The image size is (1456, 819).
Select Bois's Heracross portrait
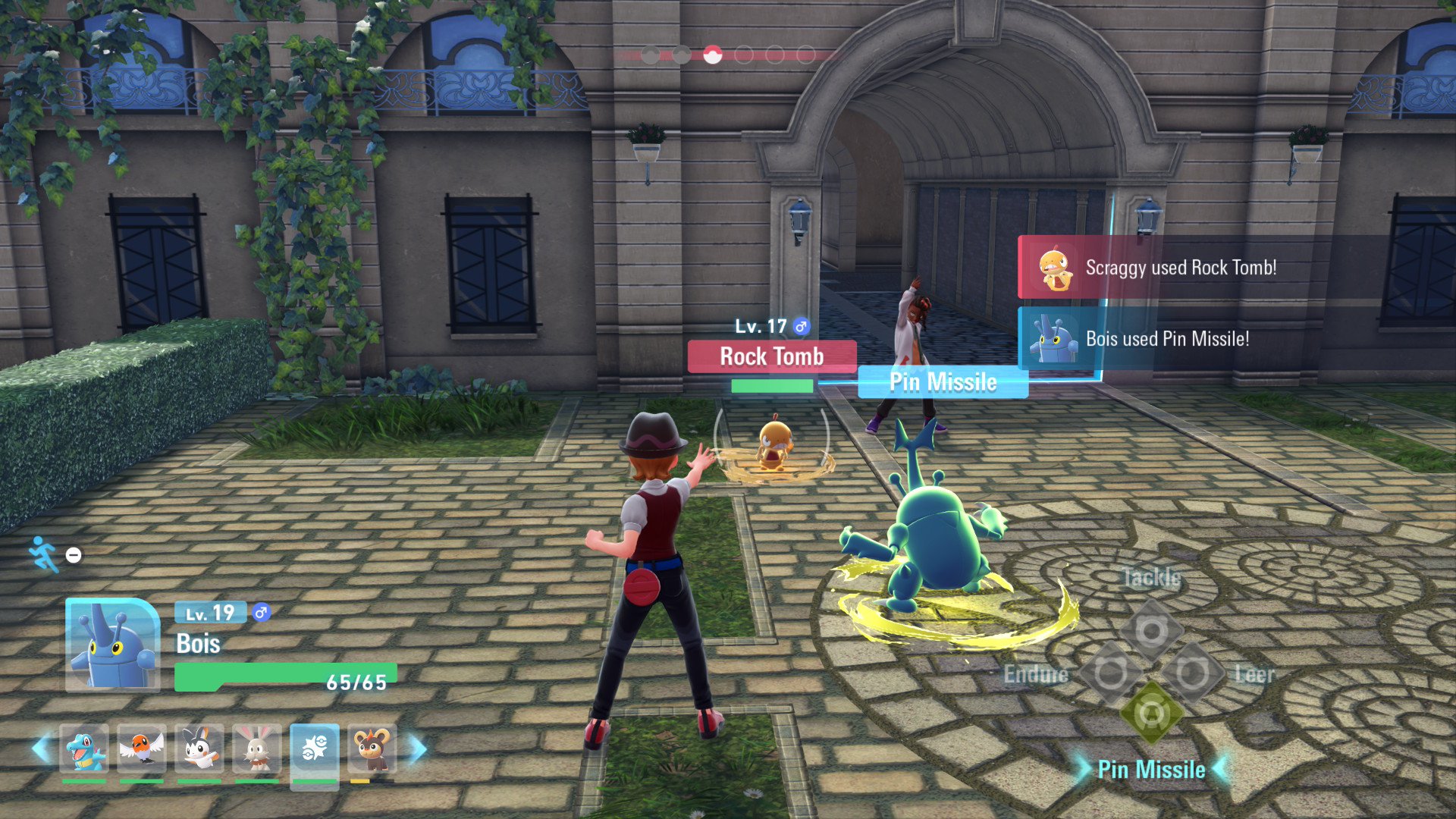pos(112,645)
